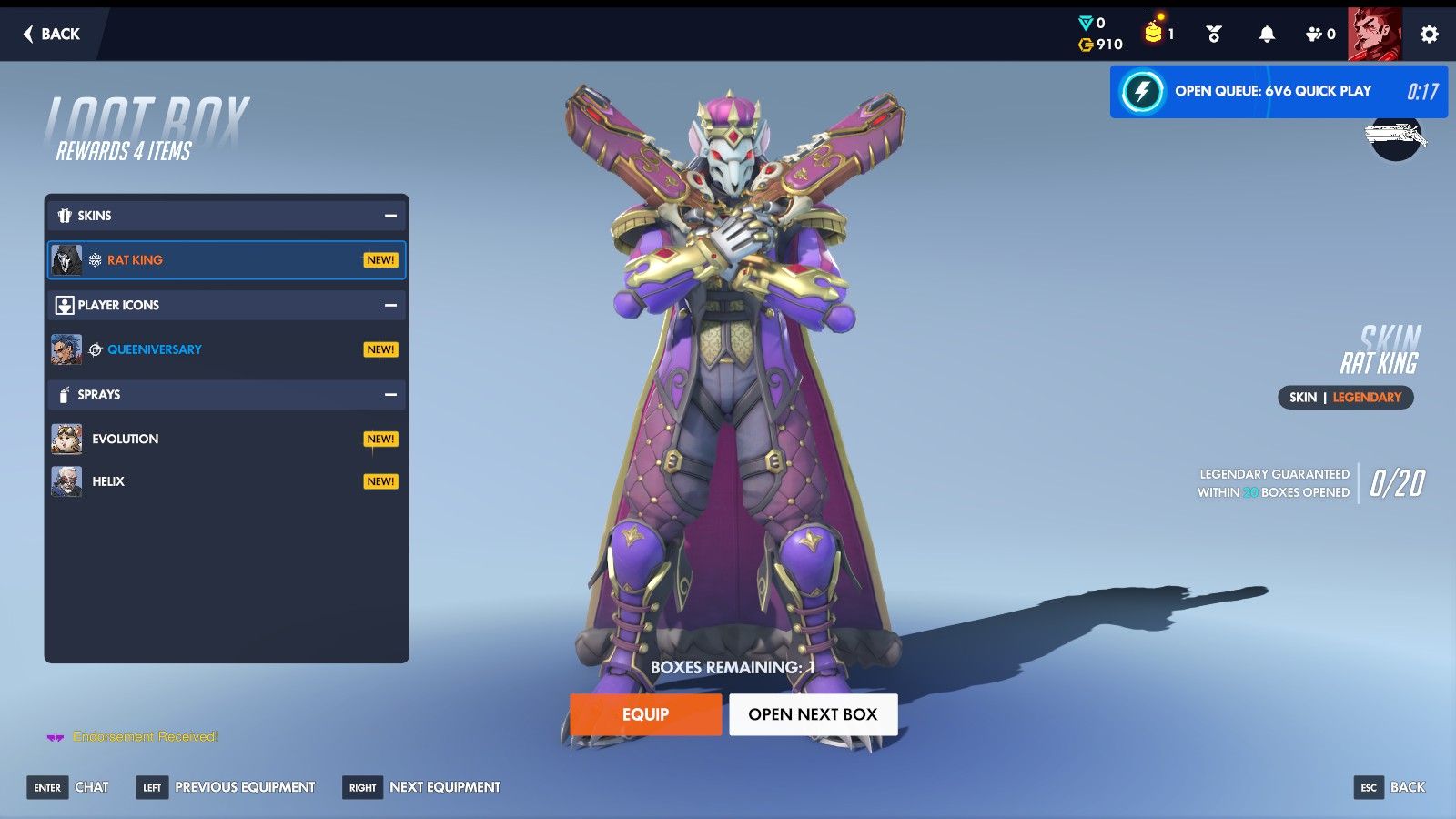Collapse the Sprays category header

pyautogui.click(x=390, y=395)
